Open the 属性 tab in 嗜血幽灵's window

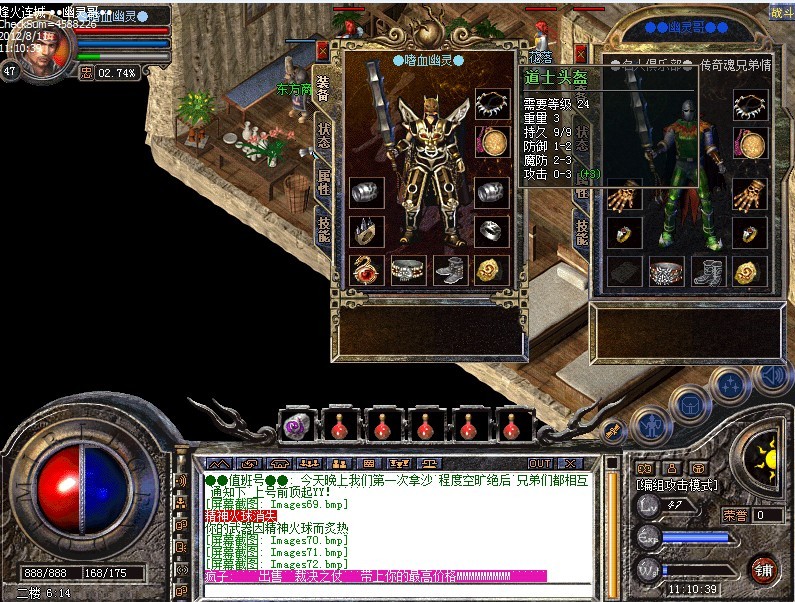[x=324, y=184]
